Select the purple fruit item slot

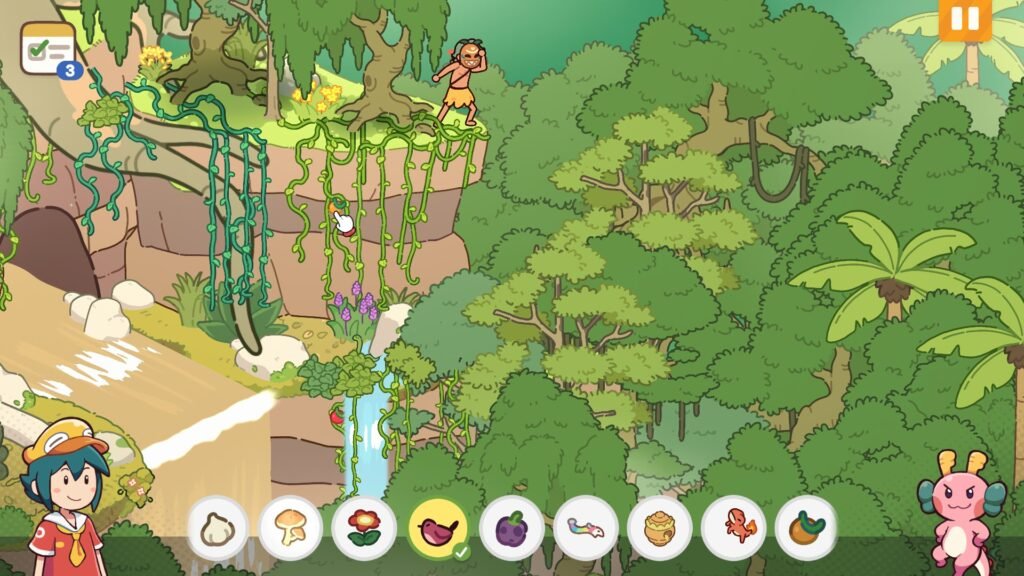tap(512, 528)
